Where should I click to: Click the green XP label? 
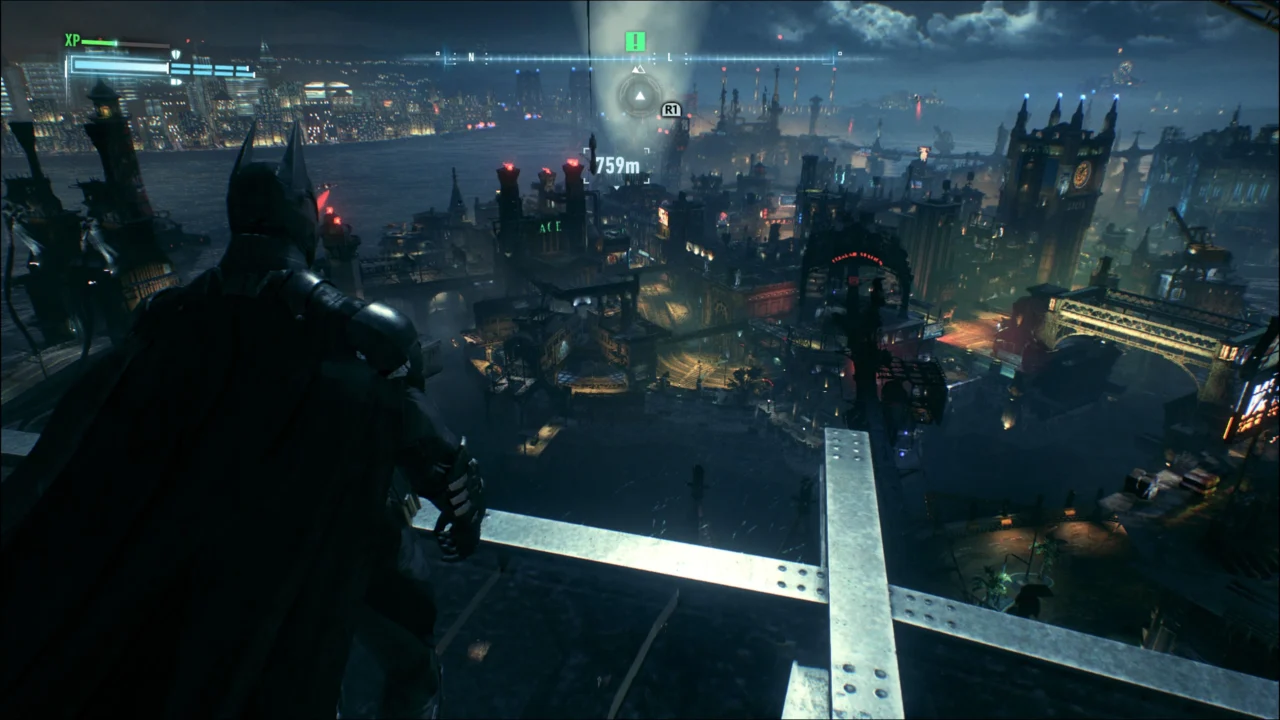tap(72, 41)
